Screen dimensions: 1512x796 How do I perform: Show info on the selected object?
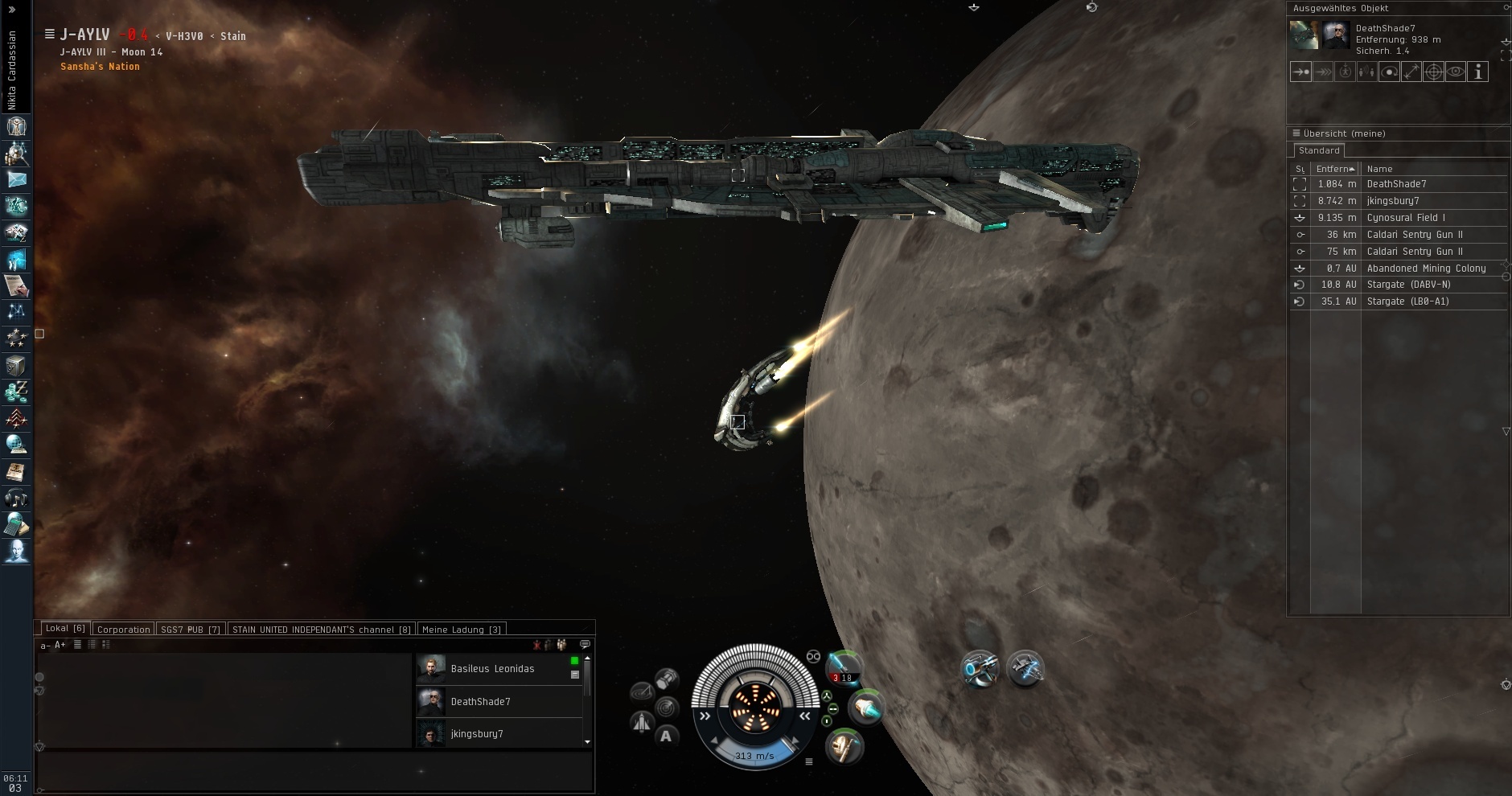coord(1477,72)
